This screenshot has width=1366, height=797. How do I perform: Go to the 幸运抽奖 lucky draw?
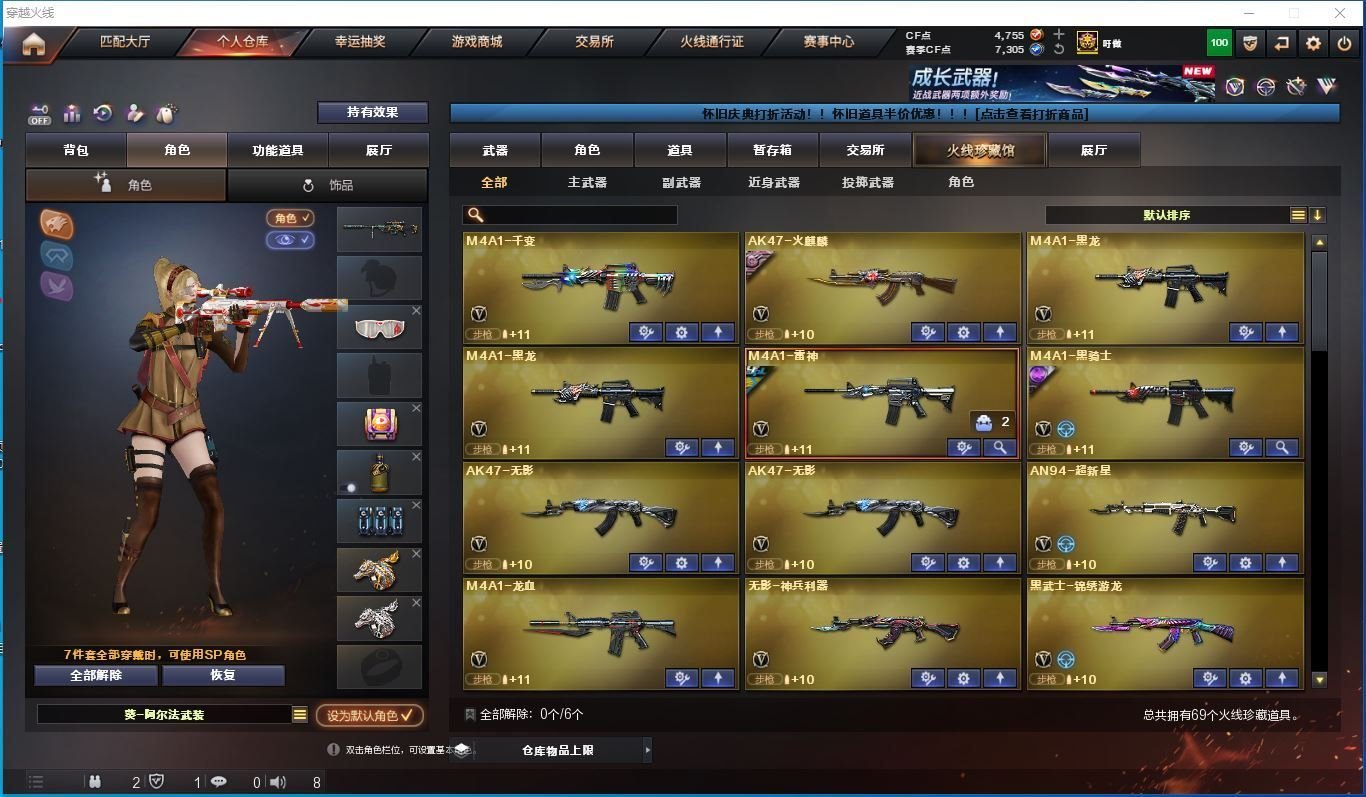point(359,42)
